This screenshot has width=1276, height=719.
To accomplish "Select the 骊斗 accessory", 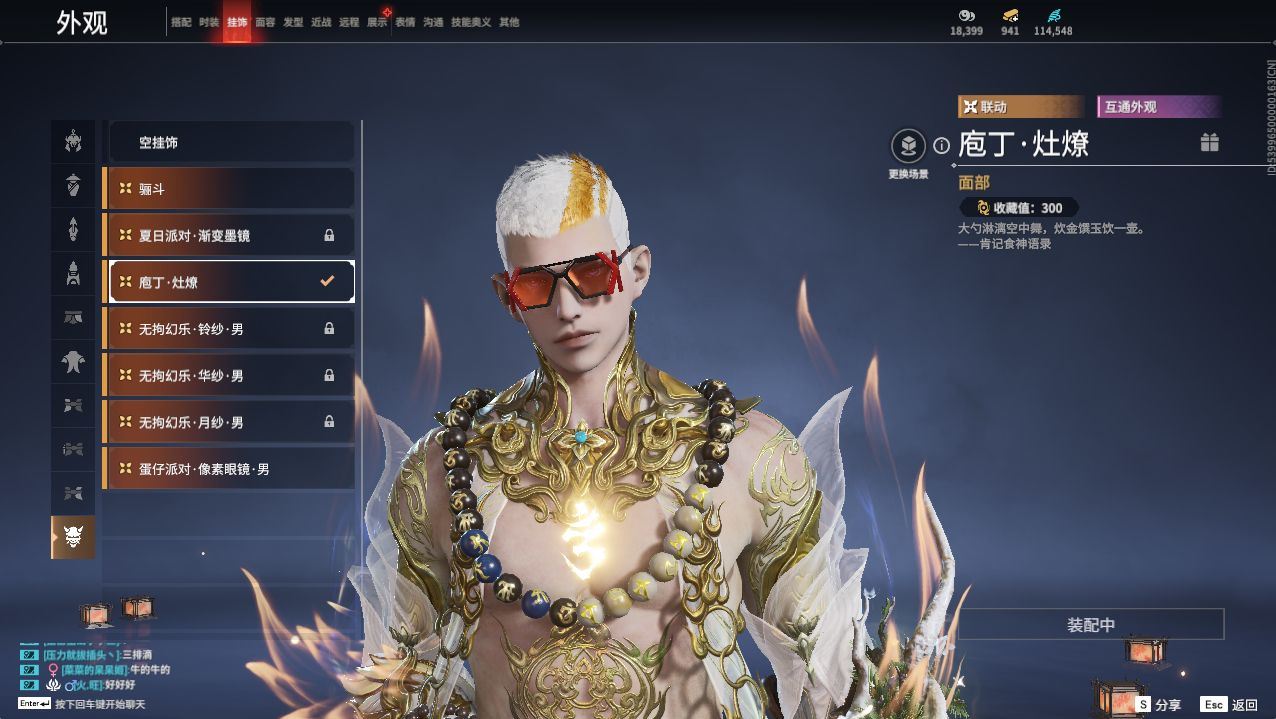I will coord(230,189).
